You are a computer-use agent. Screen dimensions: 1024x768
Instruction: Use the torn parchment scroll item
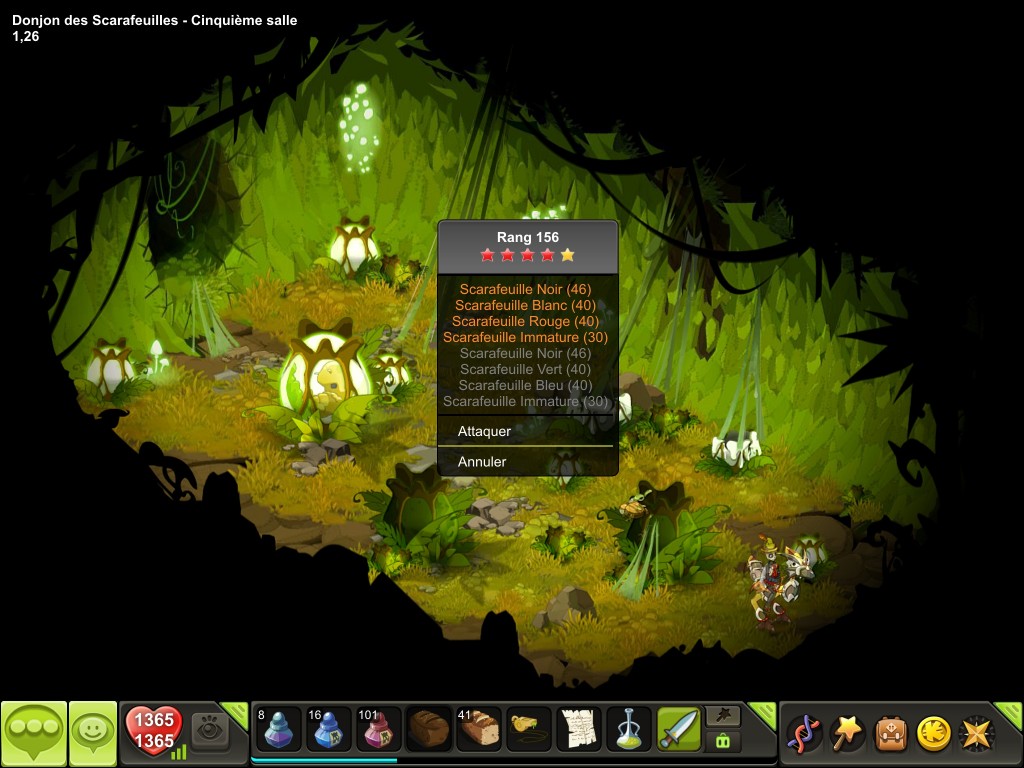(x=579, y=729)
